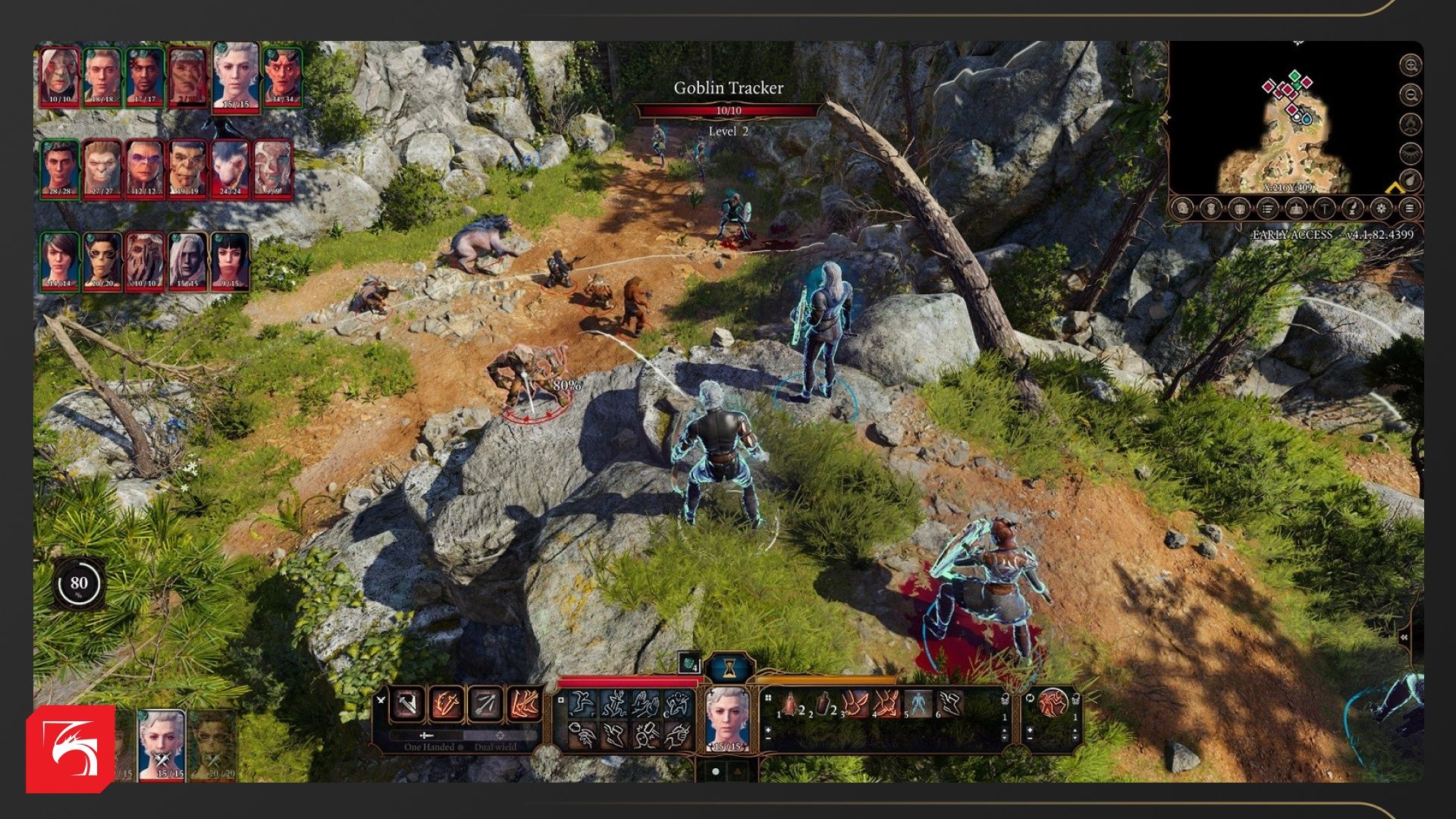Zoom in on the minimap
This screenshot has width=1456, height=819.
click(x=1410, y=65)
